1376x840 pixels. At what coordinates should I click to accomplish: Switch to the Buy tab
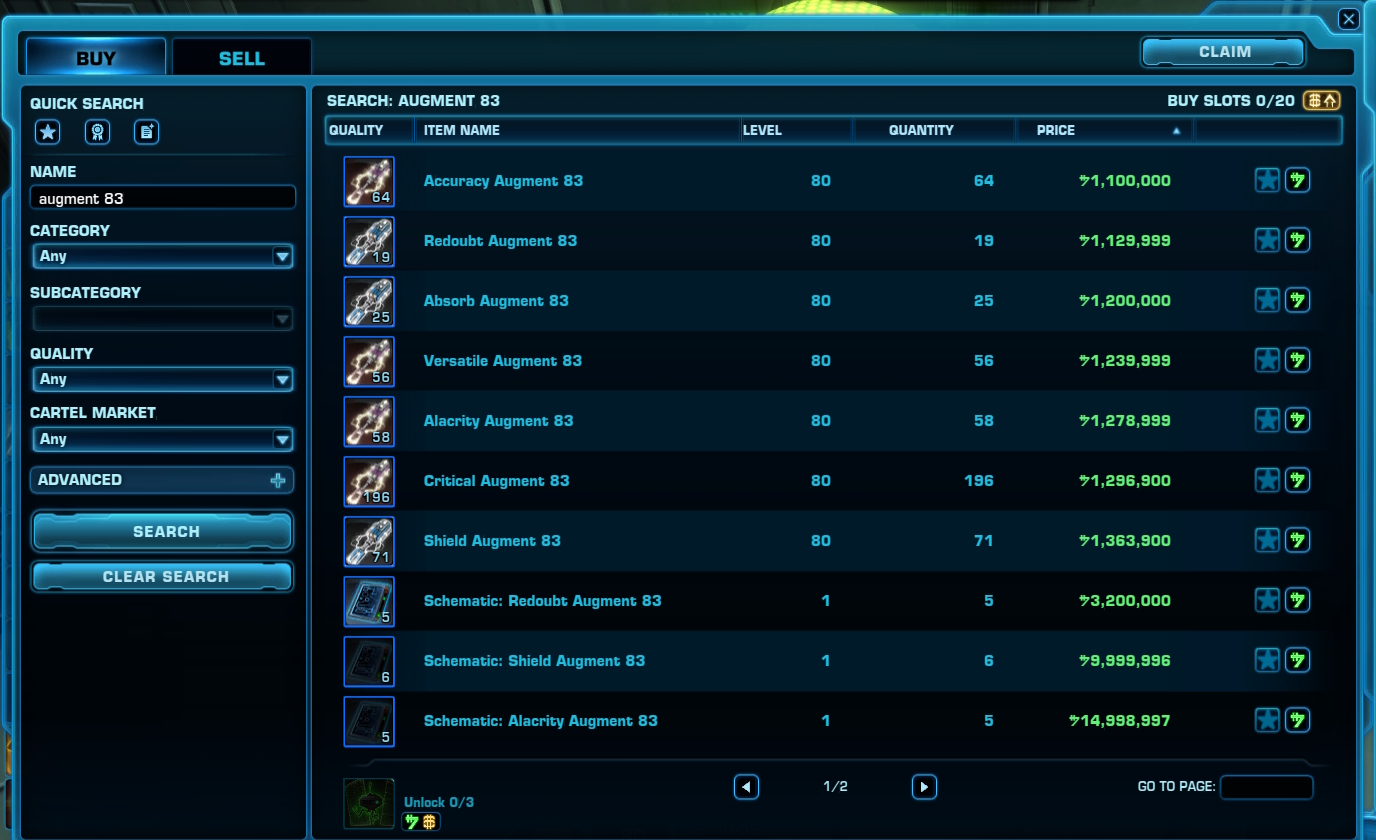94,57
